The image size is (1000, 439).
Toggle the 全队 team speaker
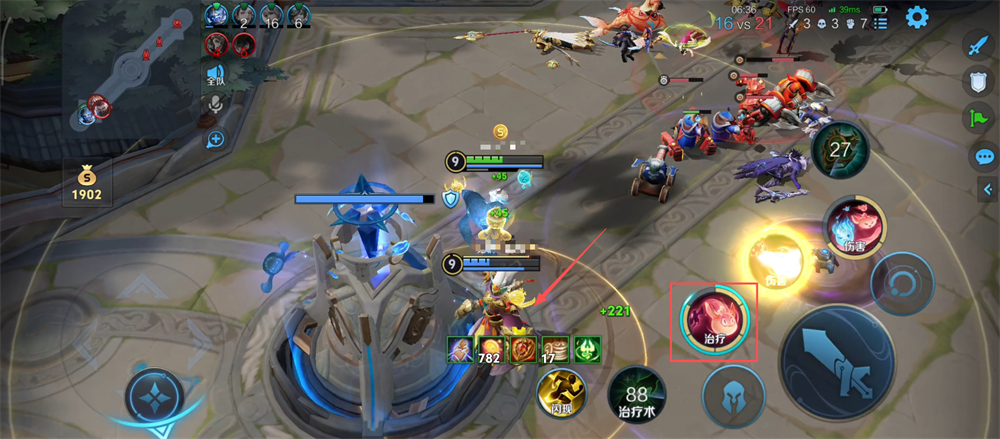215,74
